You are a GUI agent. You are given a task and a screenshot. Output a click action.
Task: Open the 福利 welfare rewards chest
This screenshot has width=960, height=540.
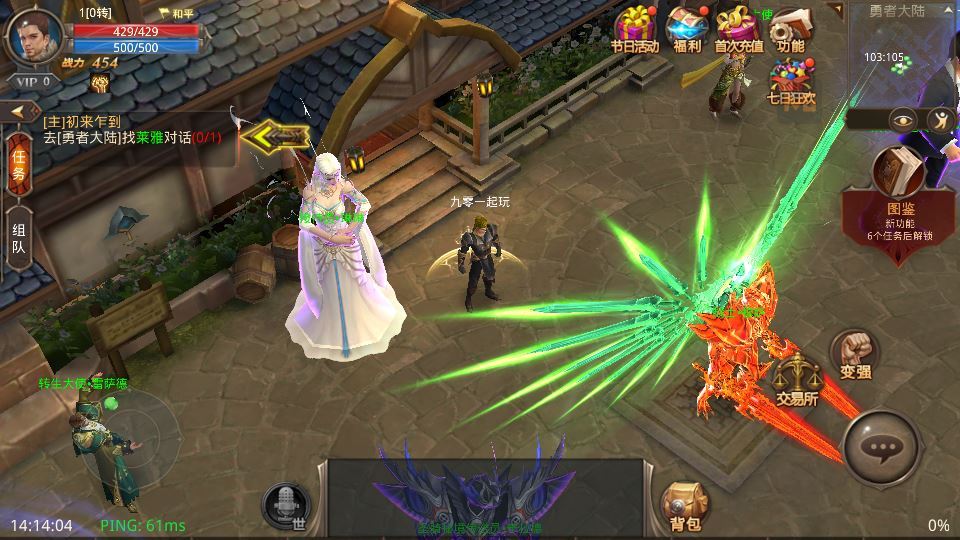(x=687, y=28)
